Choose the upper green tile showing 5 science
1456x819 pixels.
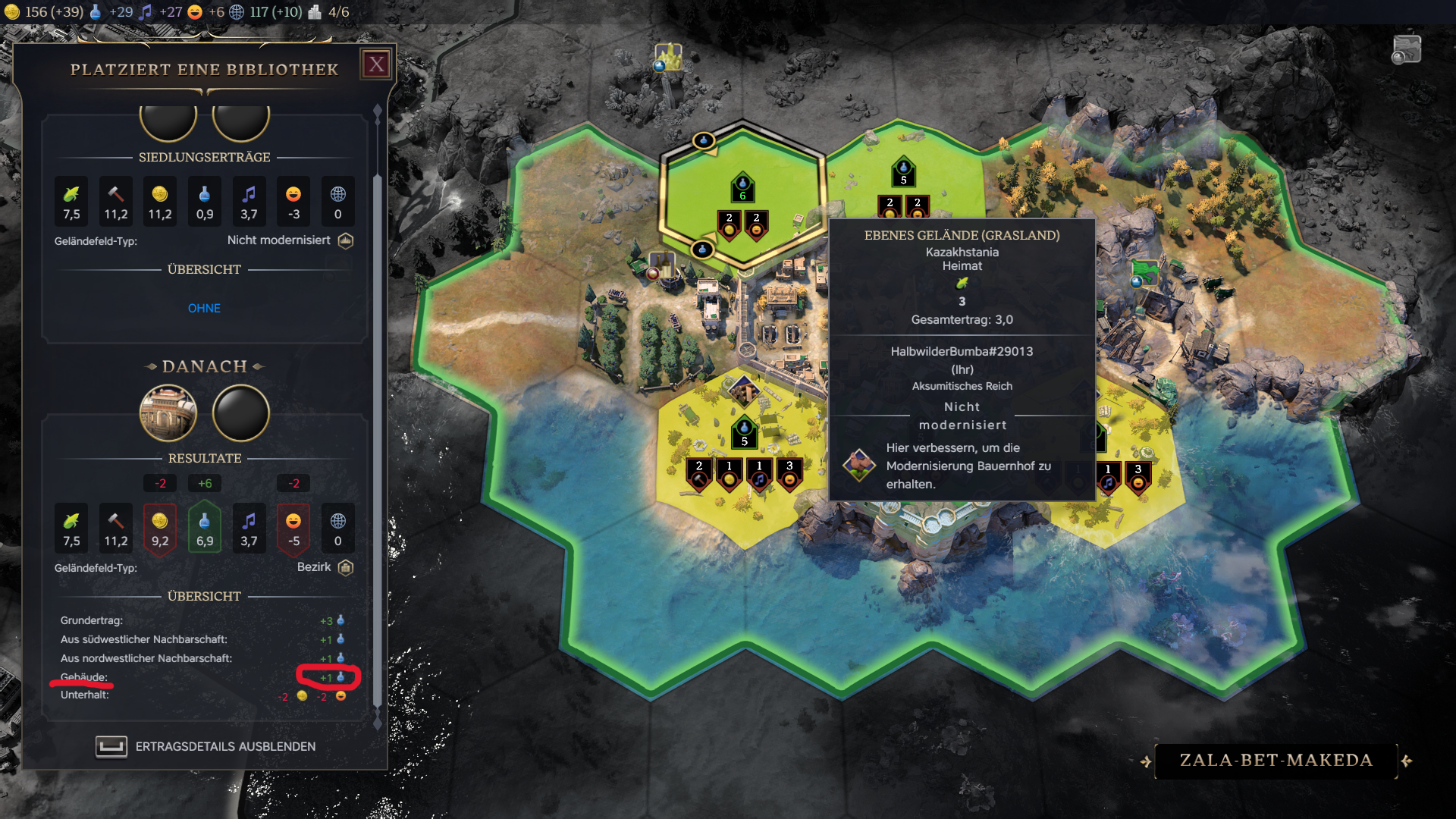[902, 173]
